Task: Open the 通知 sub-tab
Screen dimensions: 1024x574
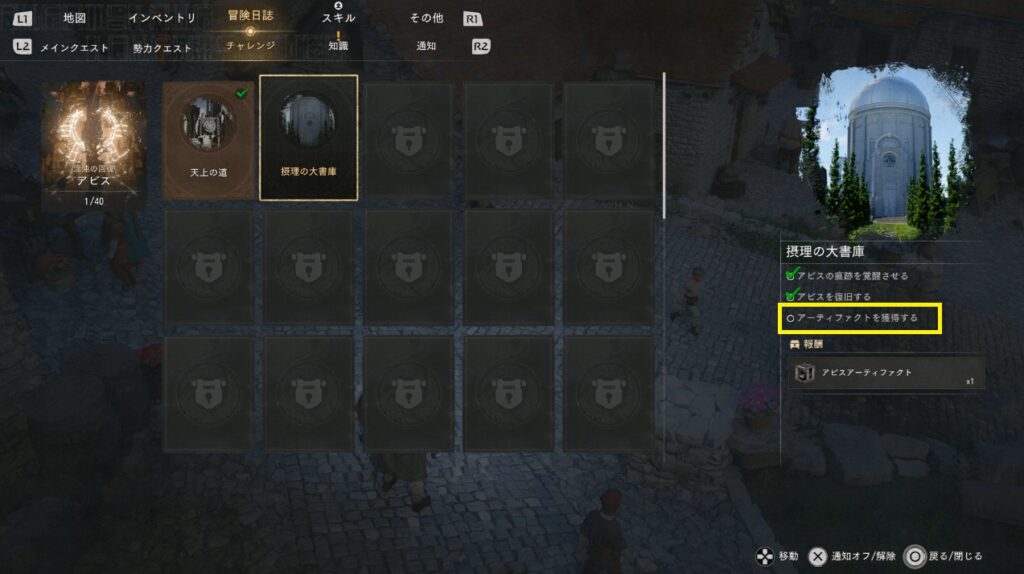Action: [x=426, y=46]
